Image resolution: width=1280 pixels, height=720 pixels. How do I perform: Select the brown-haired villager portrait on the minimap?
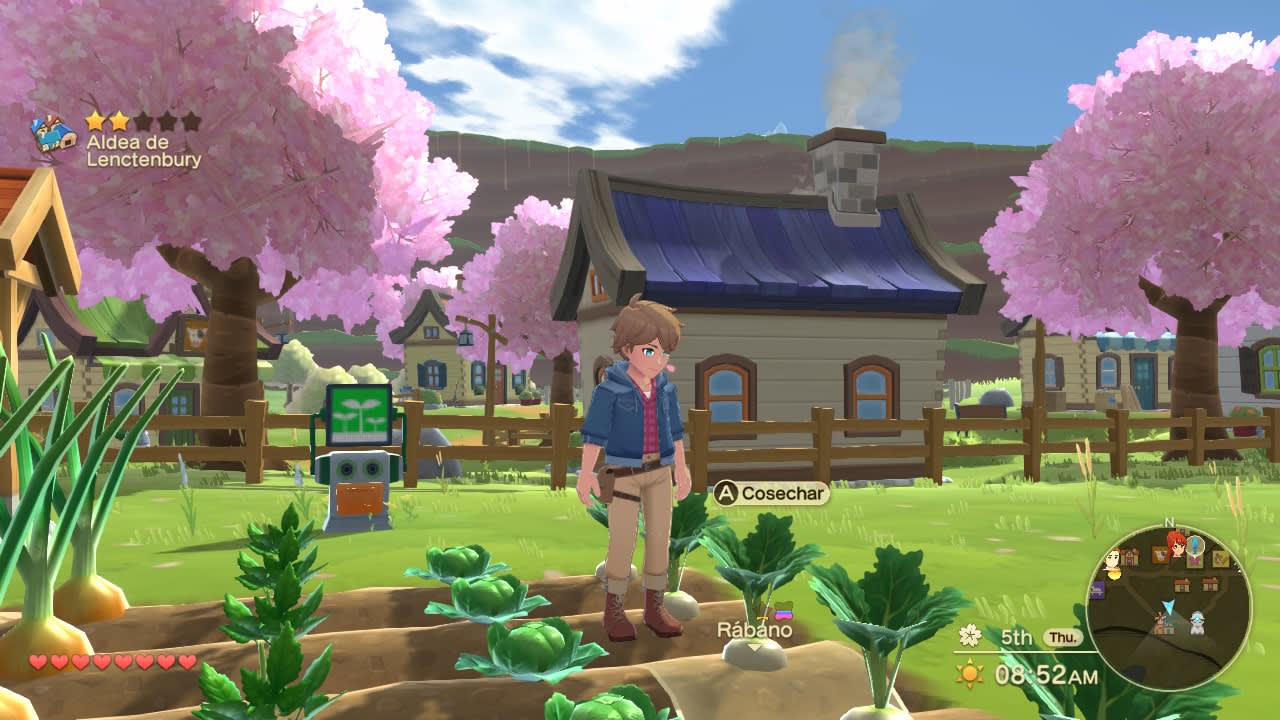pos(1114,557)
